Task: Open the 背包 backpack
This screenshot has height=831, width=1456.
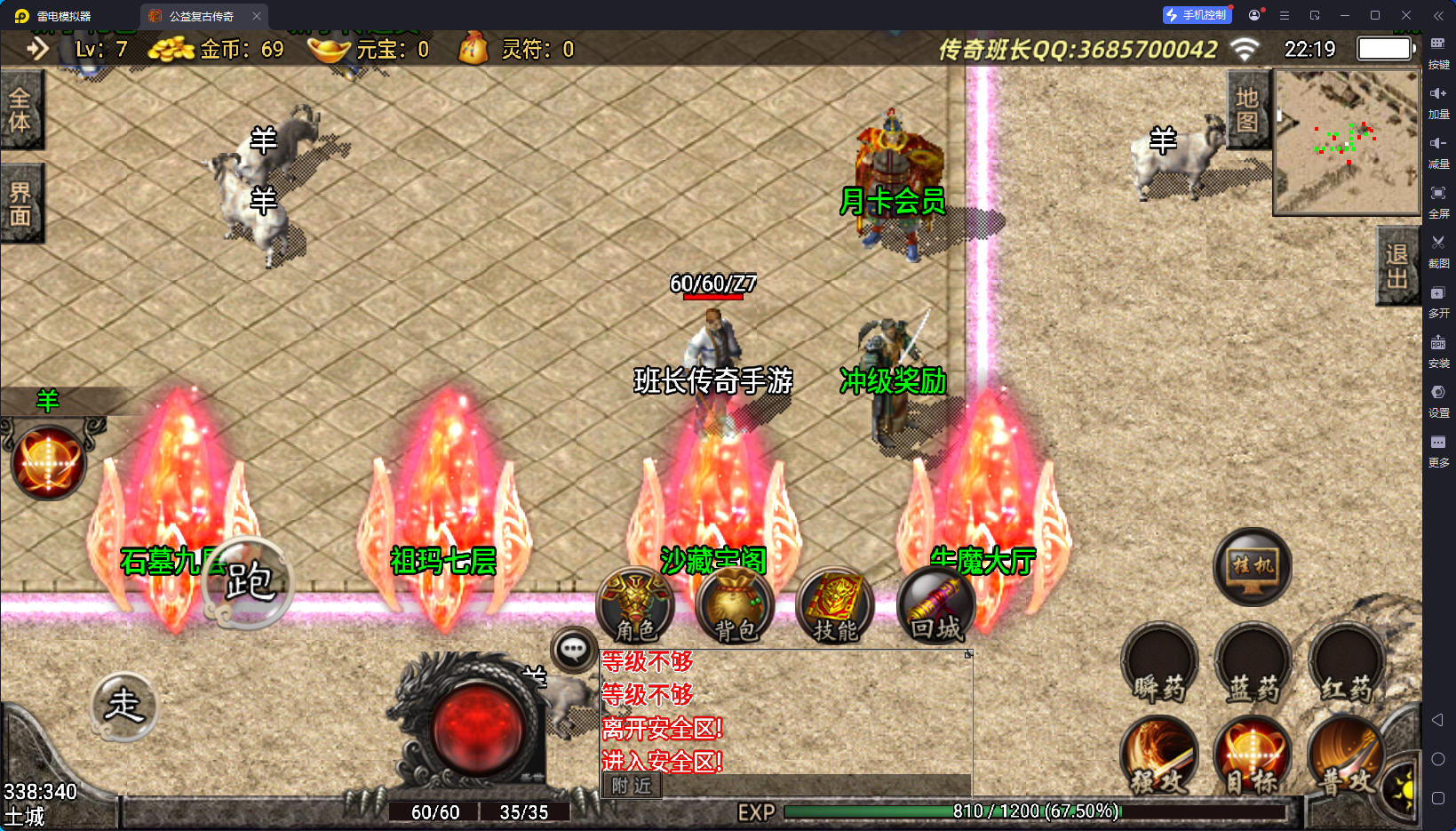Action: tap(736, 606)
